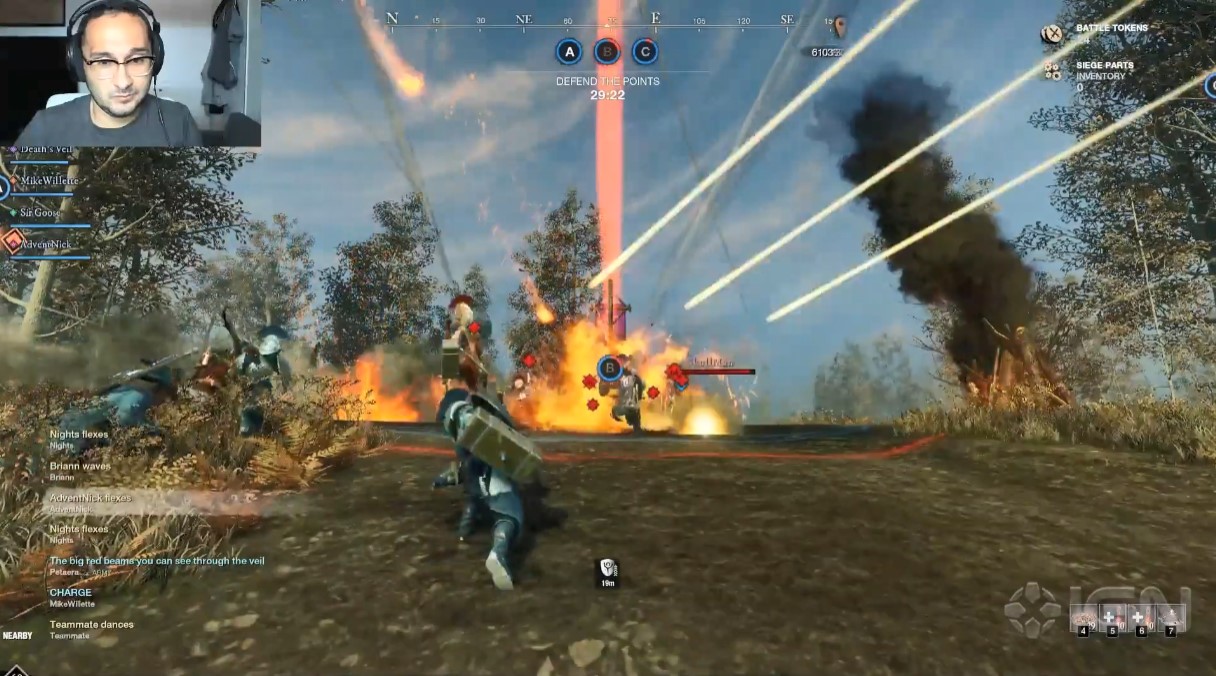Screen dimensions: 1216x676
Task: Open the Siege Parts inventory icon
Action: (x=1051, y=70)
